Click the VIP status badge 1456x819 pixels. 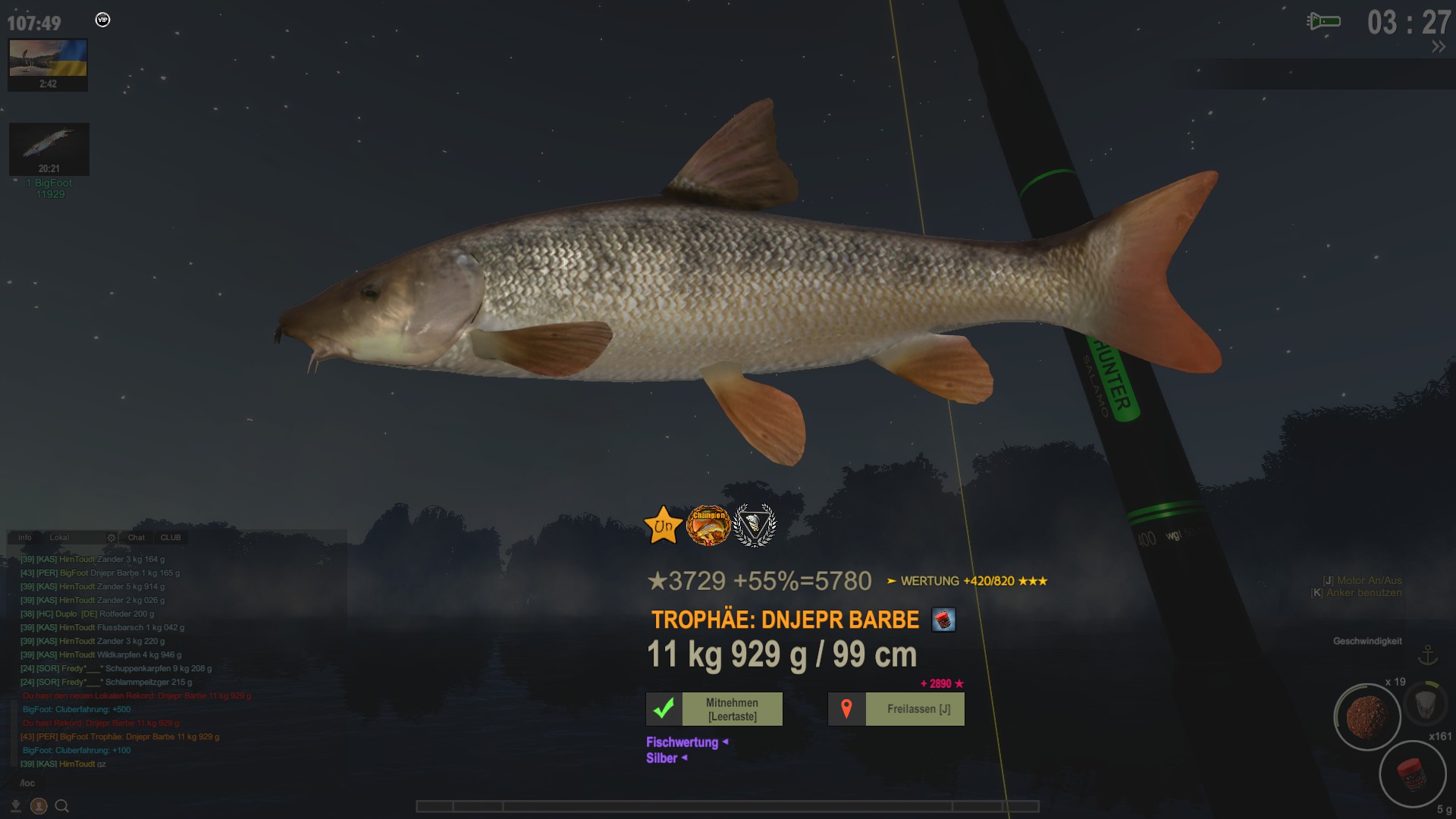pyautogui.click(x=103, y=20)
